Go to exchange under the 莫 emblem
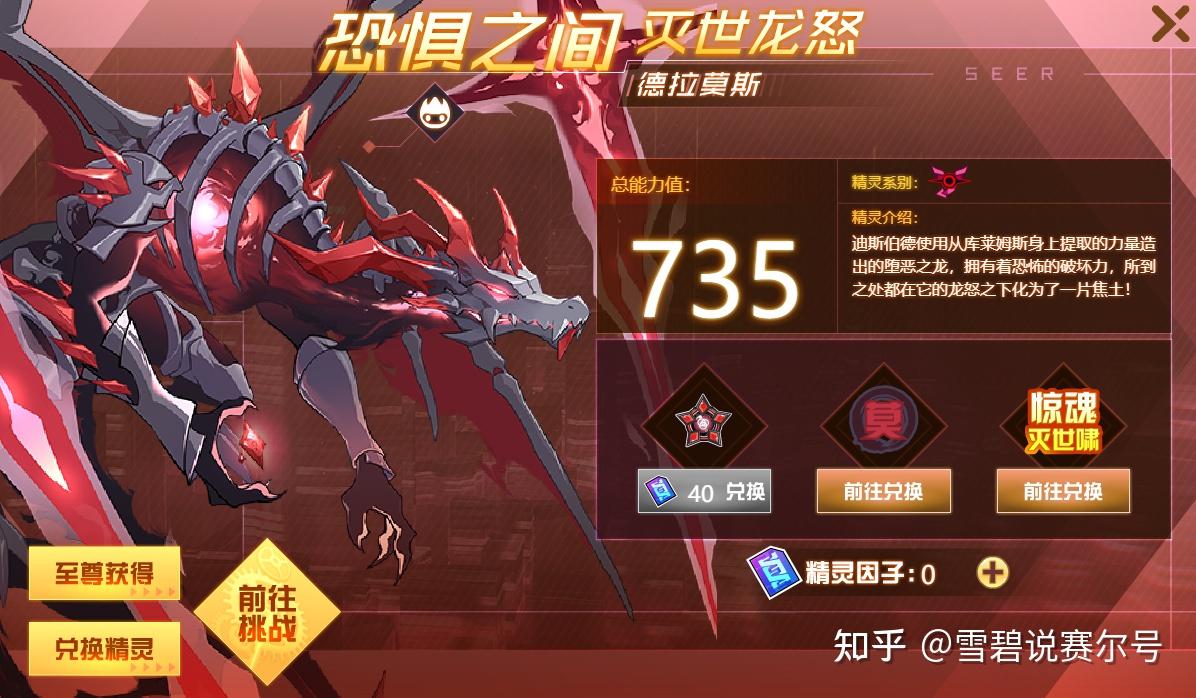The width and height of the screenshot is (1196, 698). (883, 491)
